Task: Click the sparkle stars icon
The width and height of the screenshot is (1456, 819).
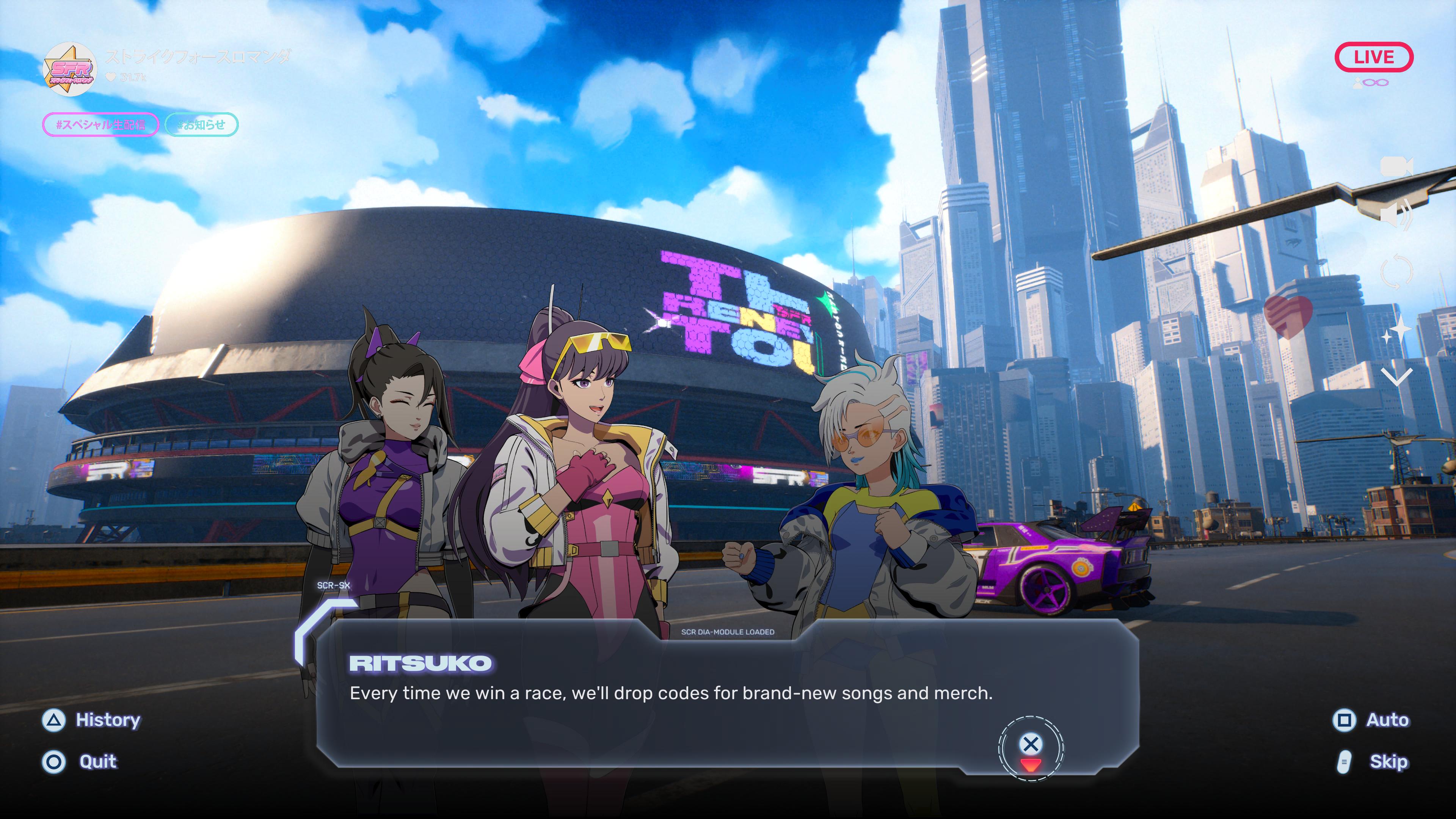Action: [1396, 331]
